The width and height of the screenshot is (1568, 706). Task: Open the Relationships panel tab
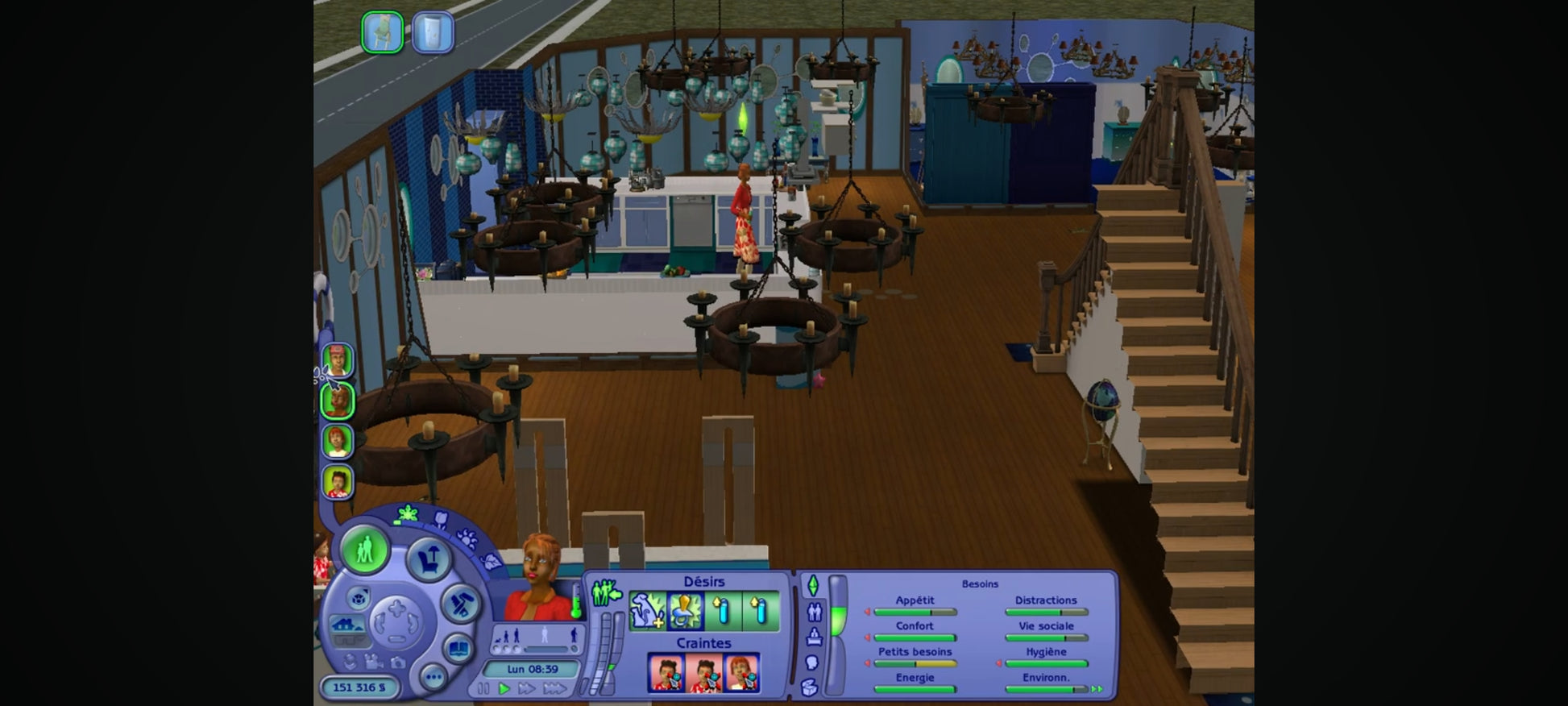814,612
